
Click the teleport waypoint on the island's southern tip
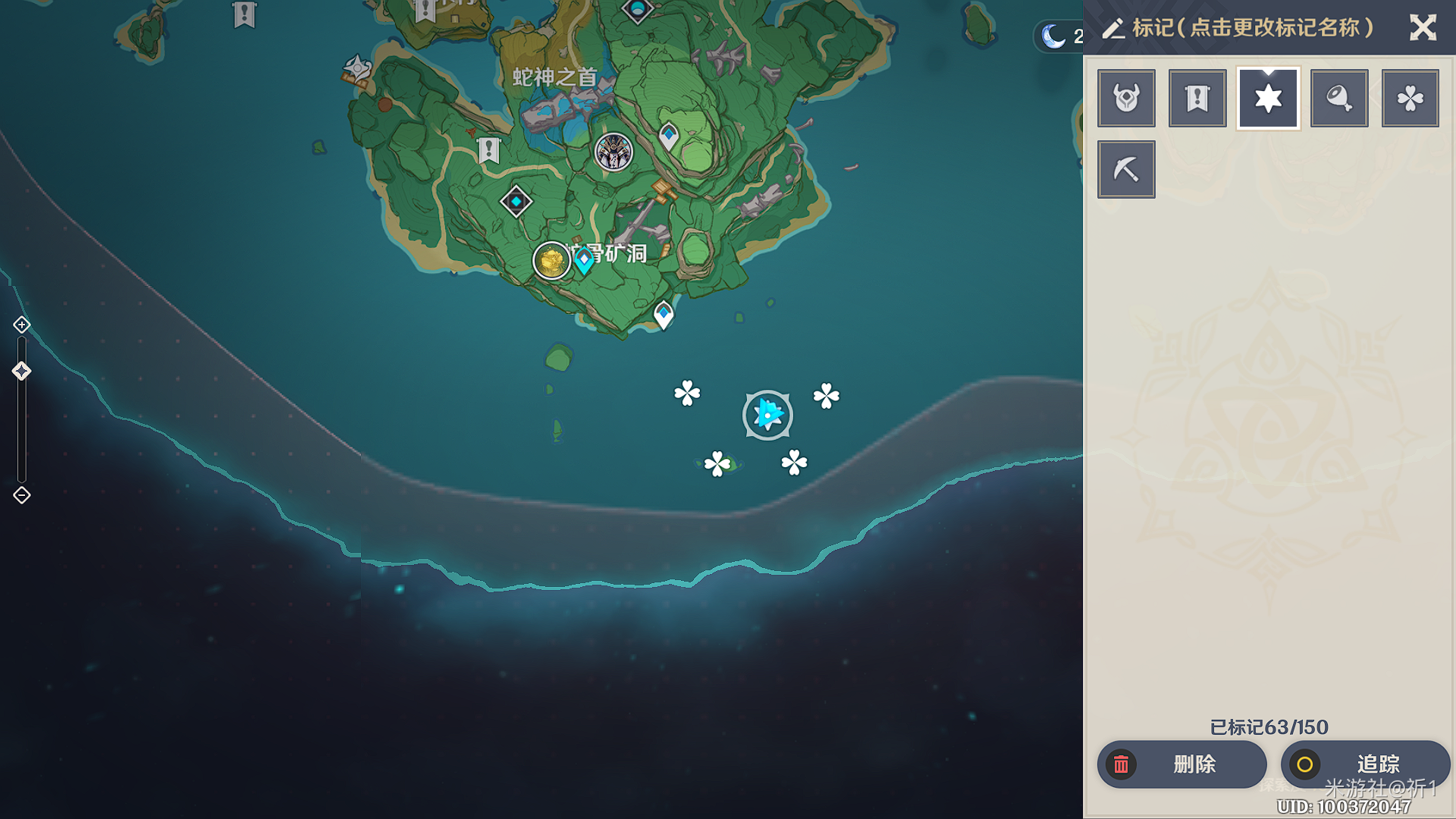[664, 314]
